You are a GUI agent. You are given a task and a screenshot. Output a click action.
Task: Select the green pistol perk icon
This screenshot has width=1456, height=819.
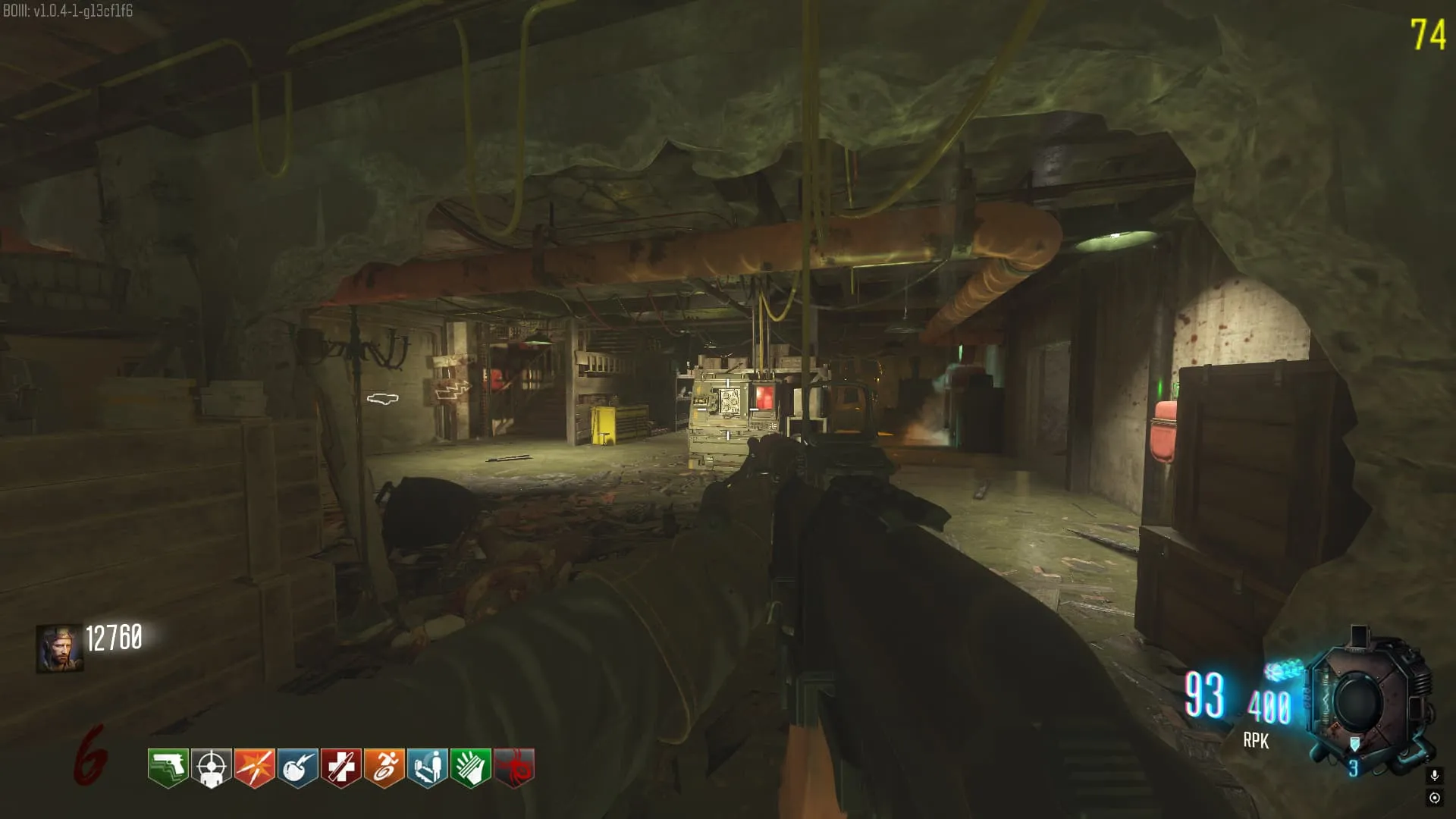pyautogui.click(x=168, y=767)
